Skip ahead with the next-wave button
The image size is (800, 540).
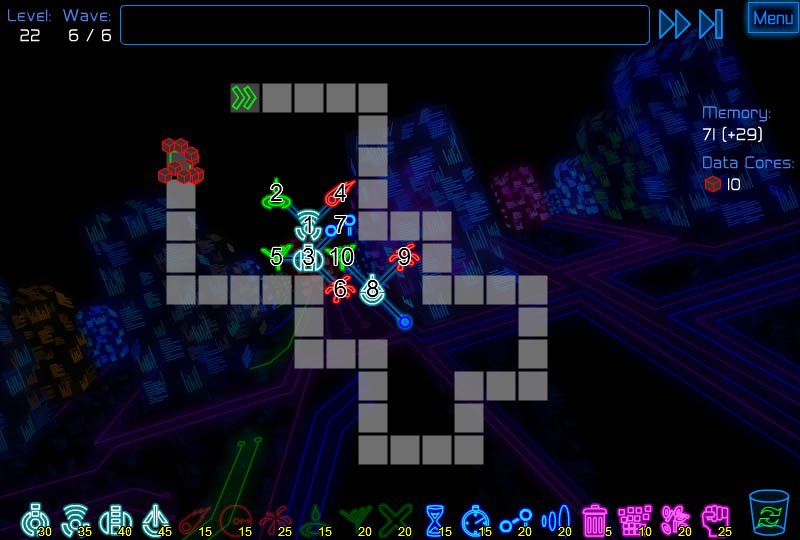pyautogui.click(x=711, y=24)
